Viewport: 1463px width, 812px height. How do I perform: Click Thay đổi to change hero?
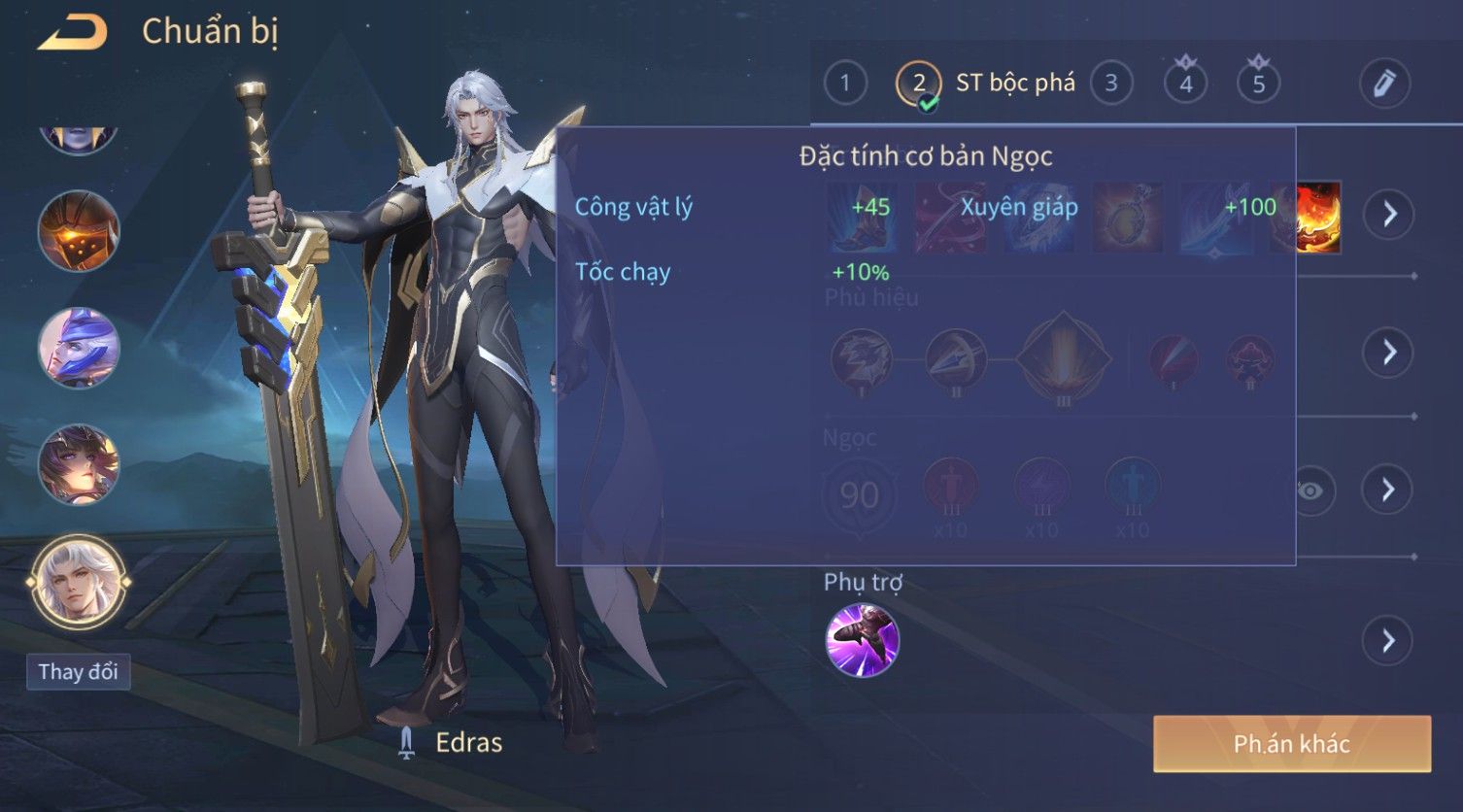(78, 672)
